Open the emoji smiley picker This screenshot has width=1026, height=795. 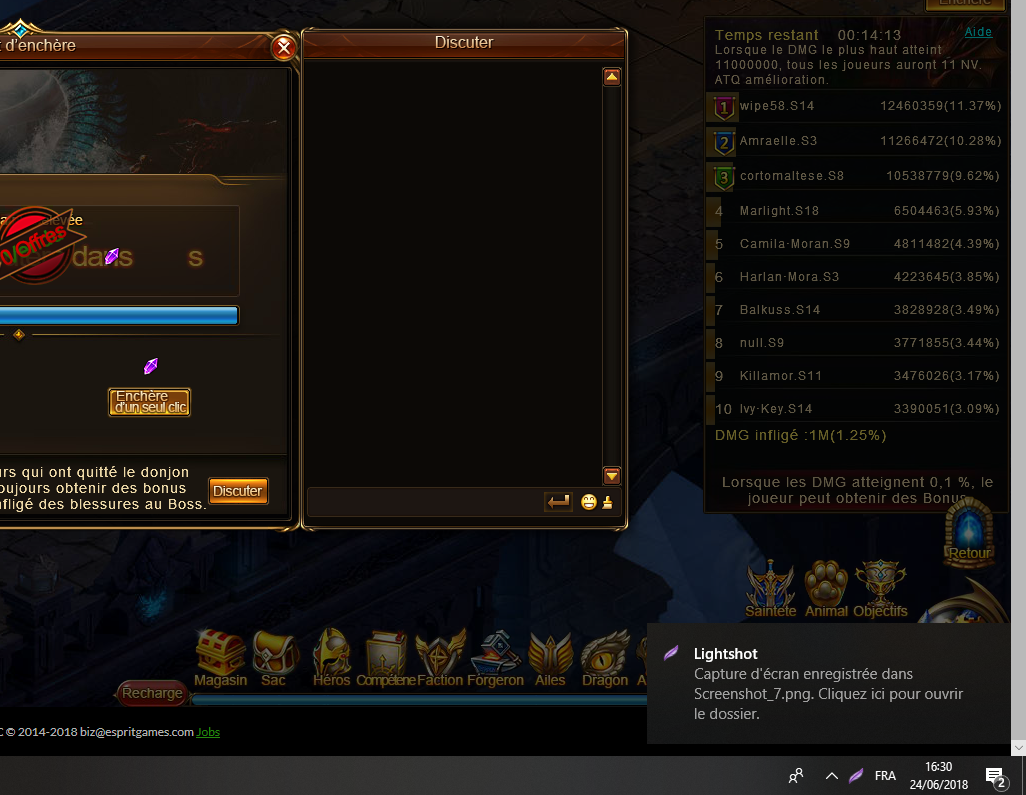[588, 502]
